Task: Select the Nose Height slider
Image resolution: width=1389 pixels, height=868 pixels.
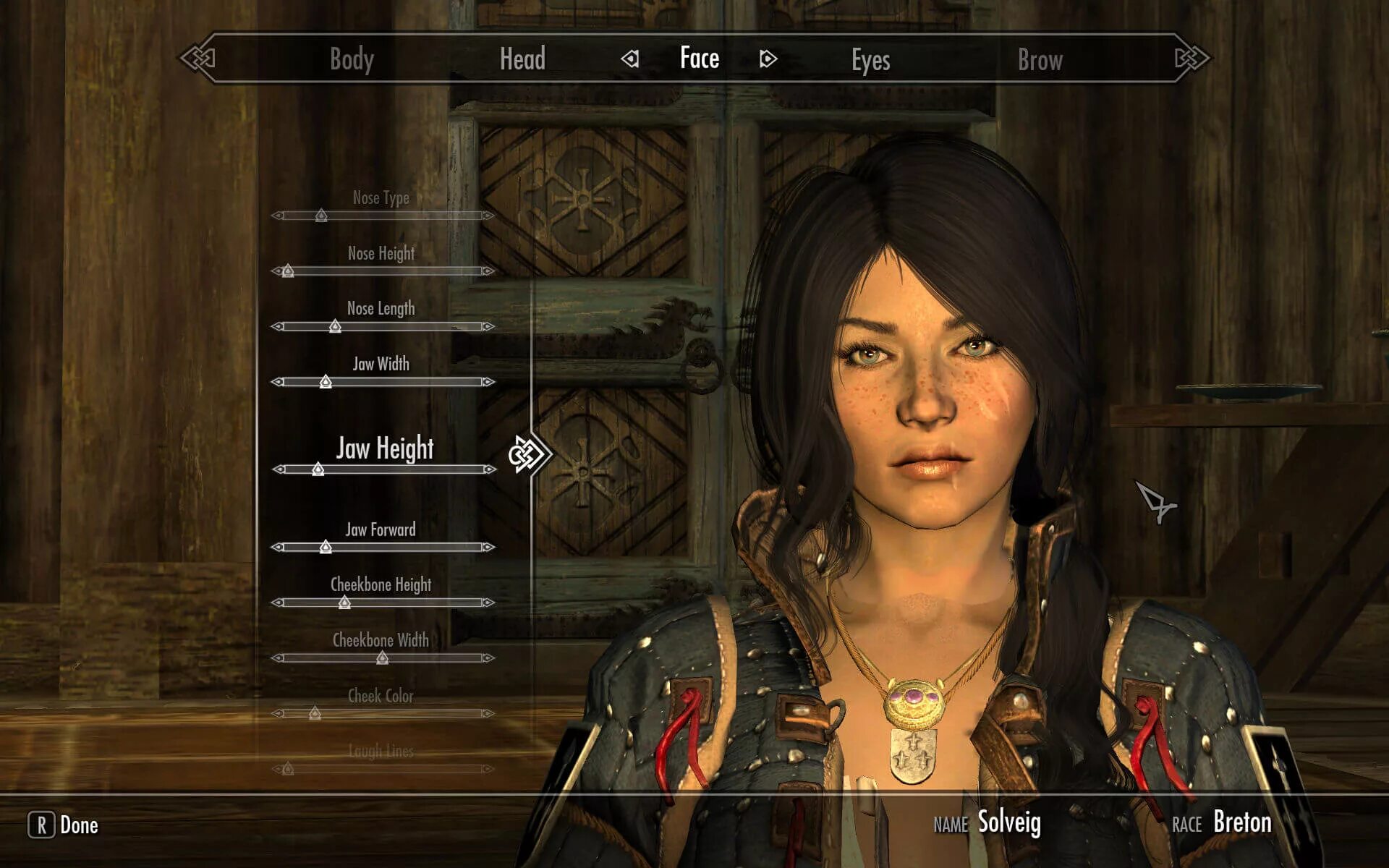Action: (383, 271)
